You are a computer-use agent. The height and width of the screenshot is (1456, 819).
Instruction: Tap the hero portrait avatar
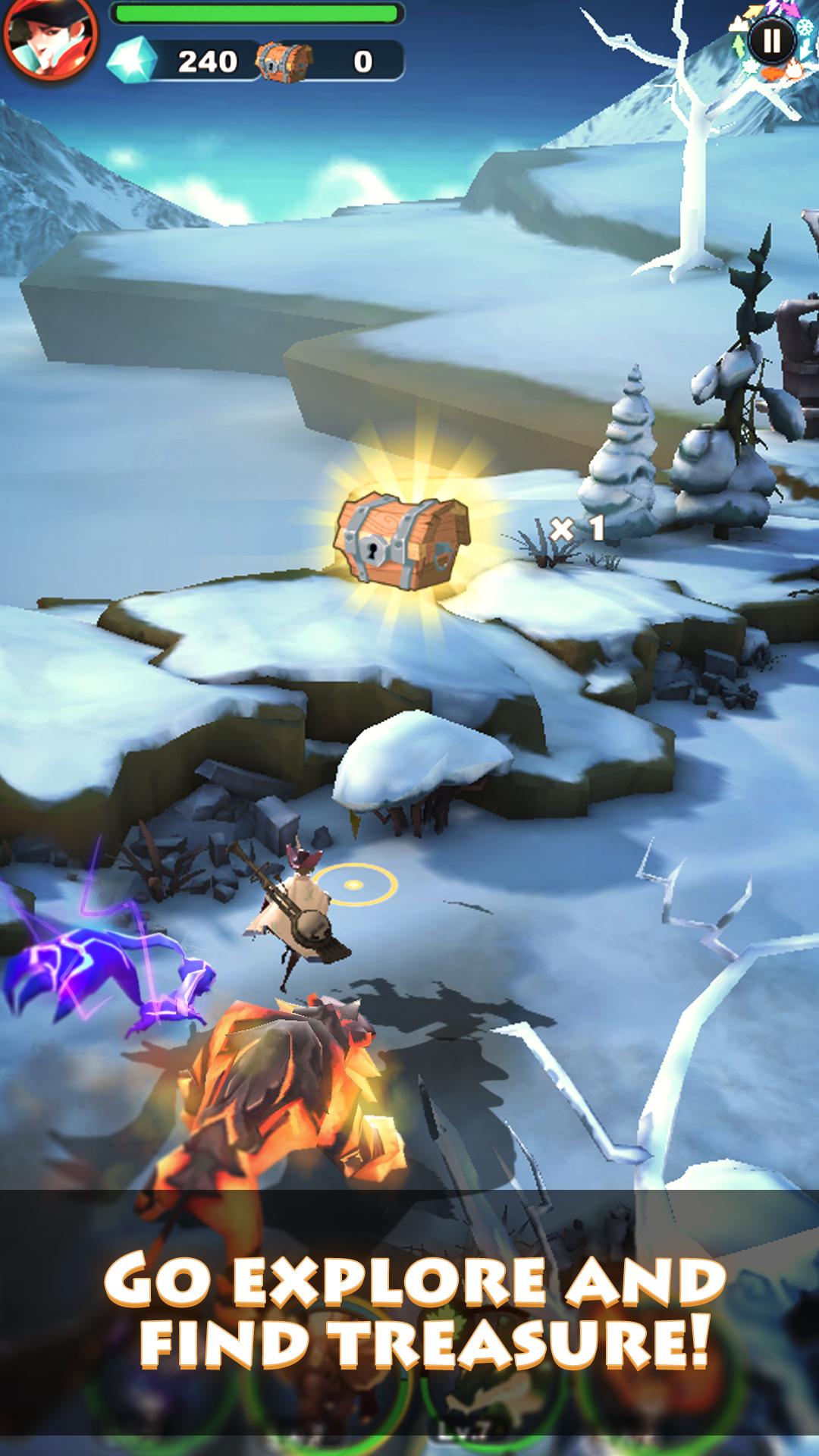[x=49, y=36]
